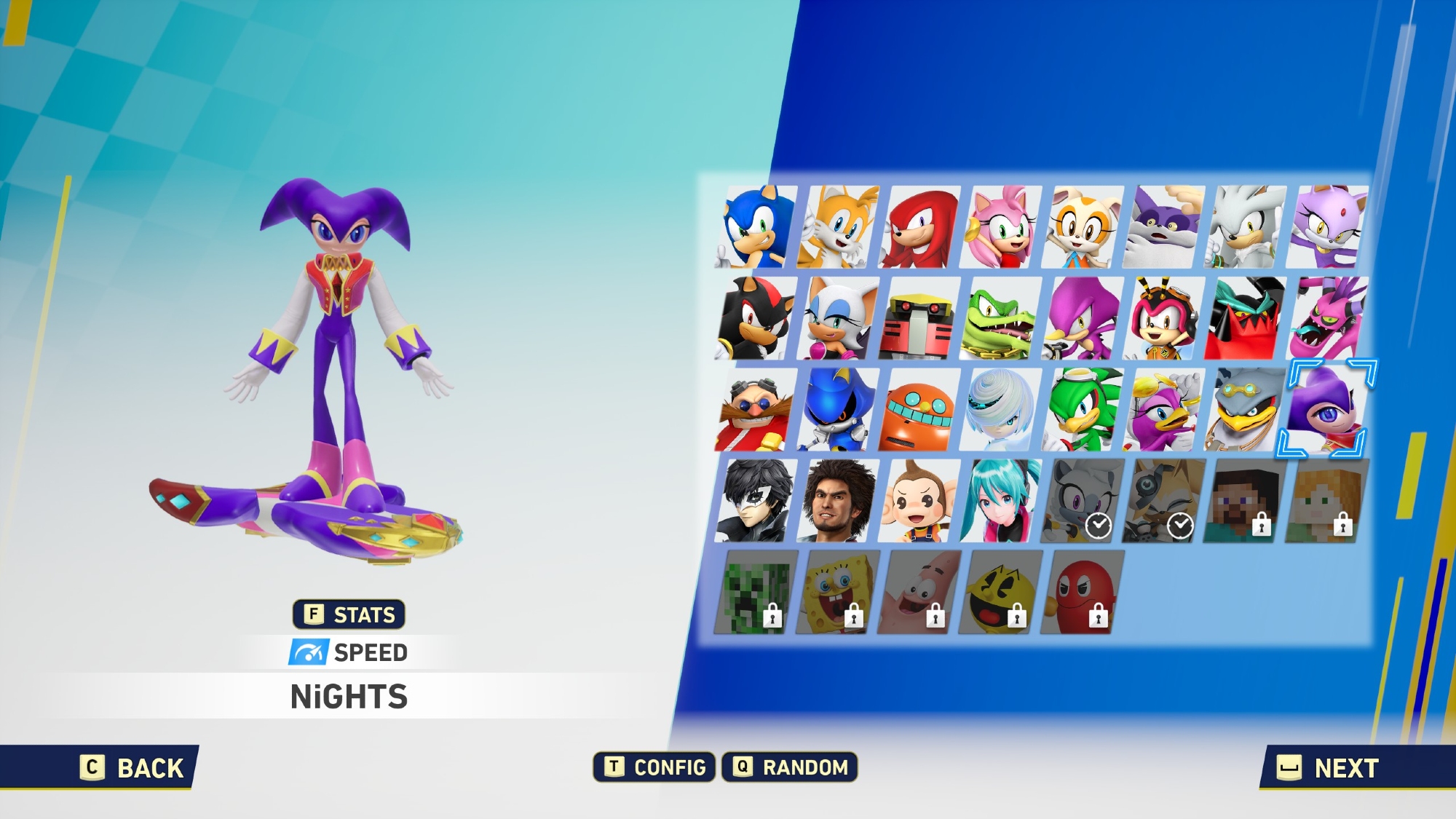The height and width of the screenshot is (819, 1456).
Task: Choose Tails from the roster
Action: (837, 227)
